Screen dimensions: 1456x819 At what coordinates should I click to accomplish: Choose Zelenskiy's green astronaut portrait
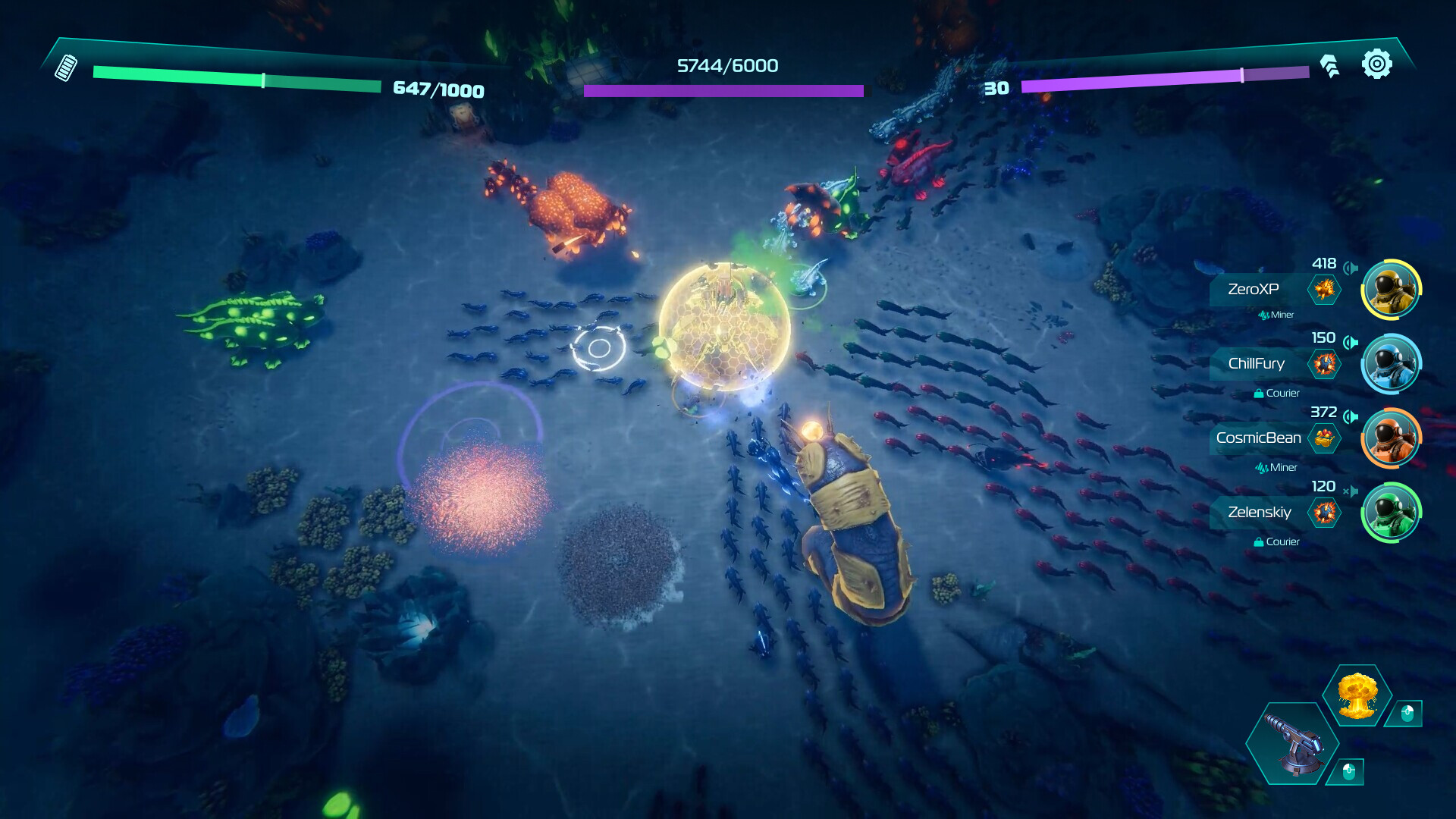point(1391,513)
